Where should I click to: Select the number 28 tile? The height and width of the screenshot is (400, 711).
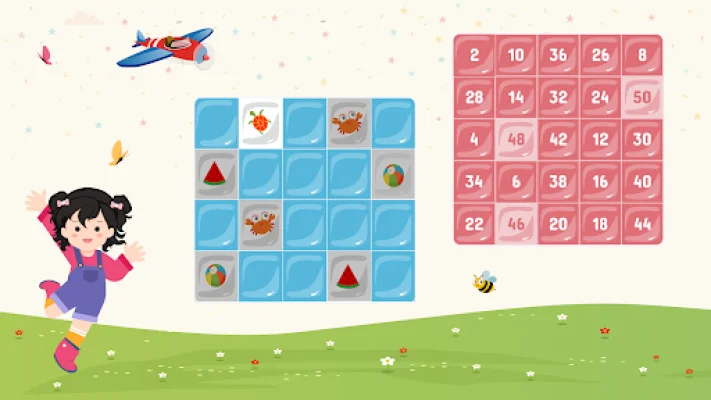coord(474,97)
